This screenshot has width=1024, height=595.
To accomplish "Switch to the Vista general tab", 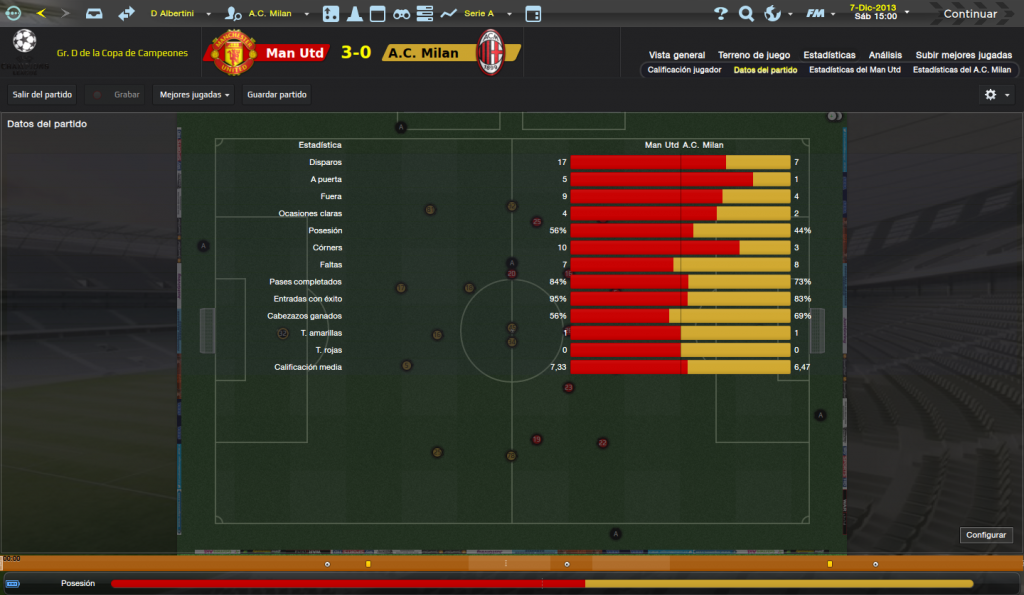I will 677,55.
